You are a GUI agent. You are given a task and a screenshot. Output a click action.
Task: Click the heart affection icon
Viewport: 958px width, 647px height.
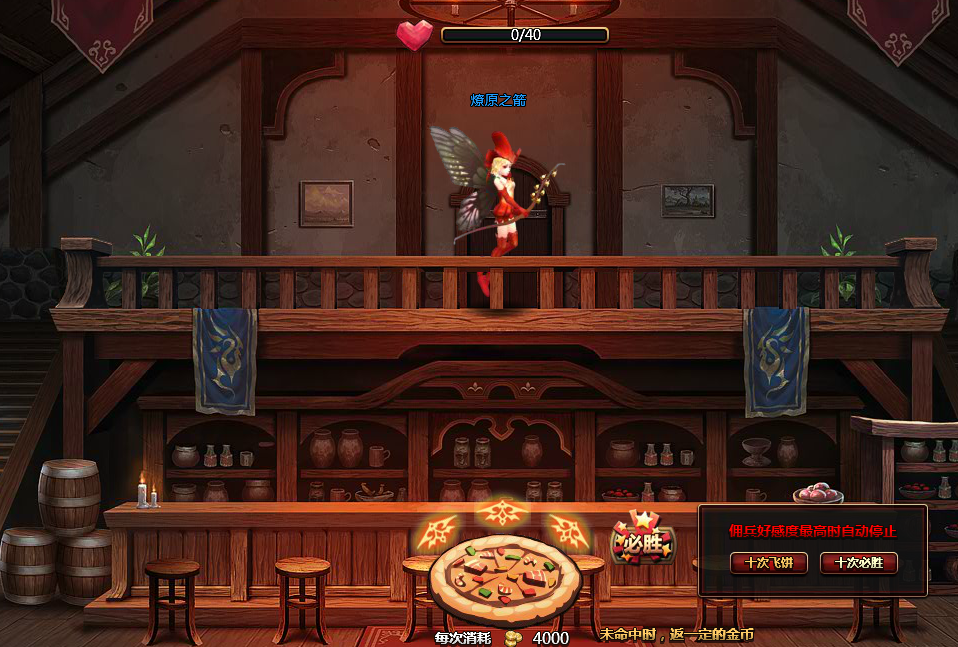click(414, 35)
